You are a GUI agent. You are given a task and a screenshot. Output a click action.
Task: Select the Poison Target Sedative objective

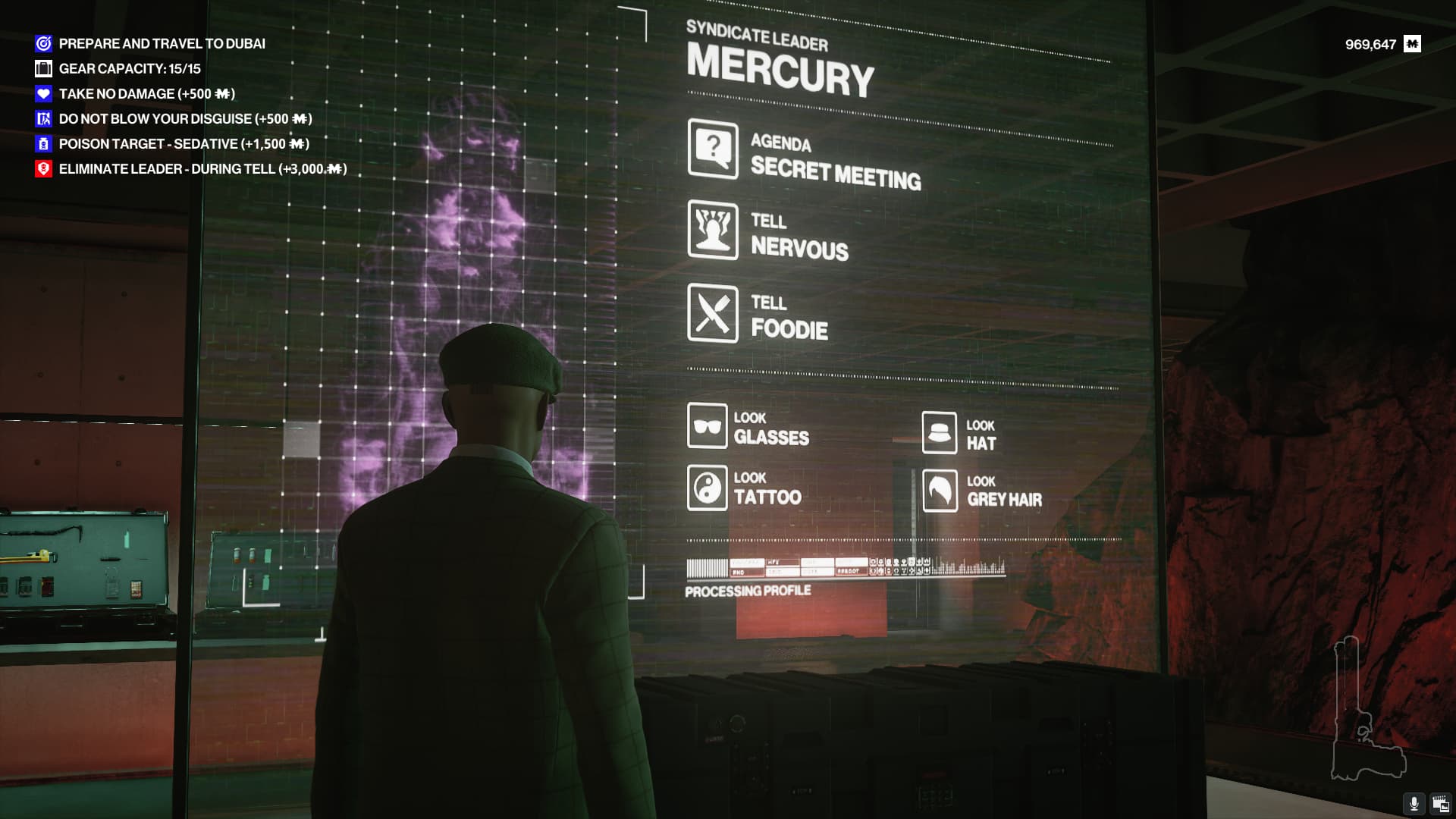[184, 144]
